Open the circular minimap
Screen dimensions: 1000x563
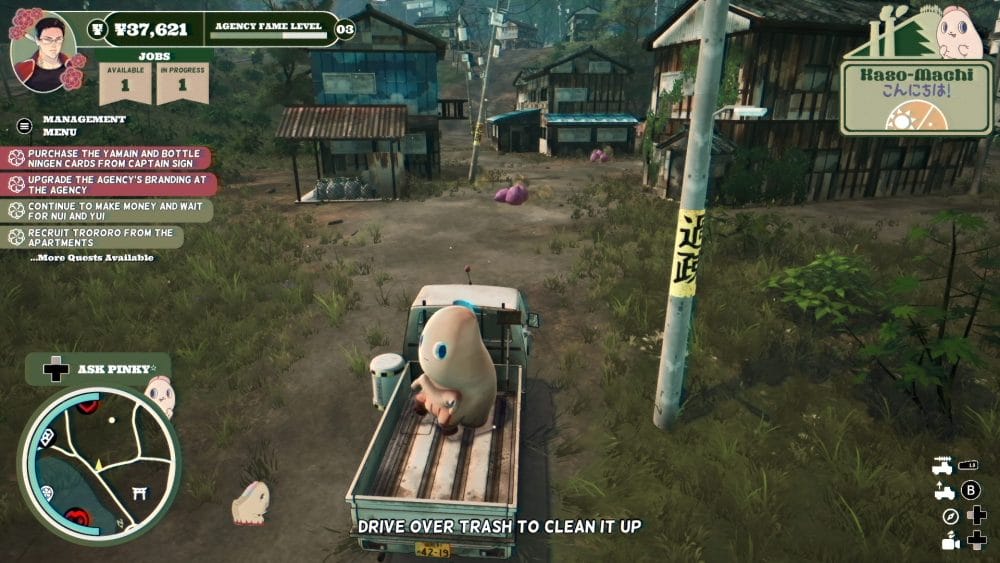pyautogui.click(x=99, y=464)
